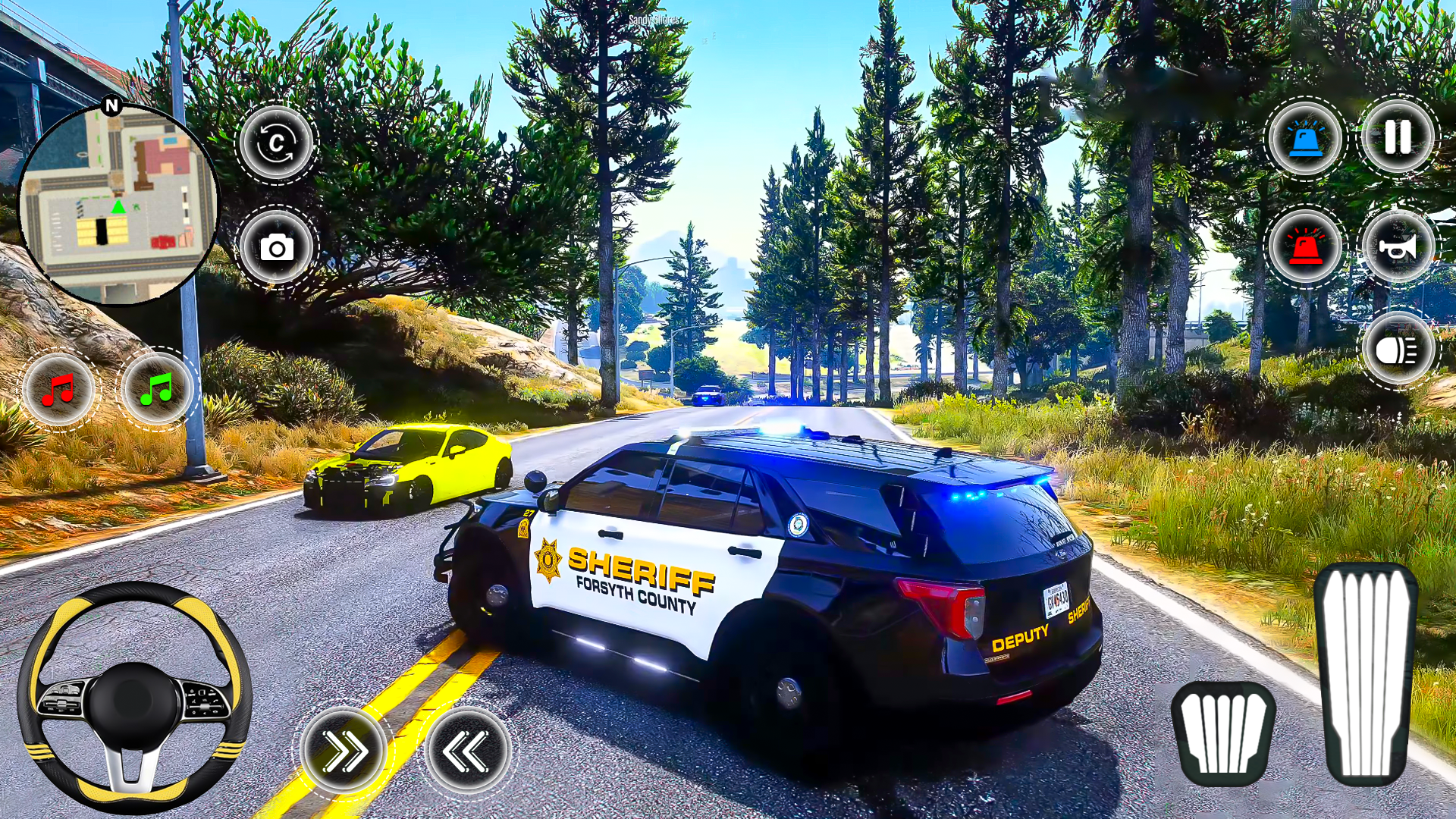The image size is (1456, 819).
Task: Open the in-game photo camera mode
Action: (x=278, y=248)
